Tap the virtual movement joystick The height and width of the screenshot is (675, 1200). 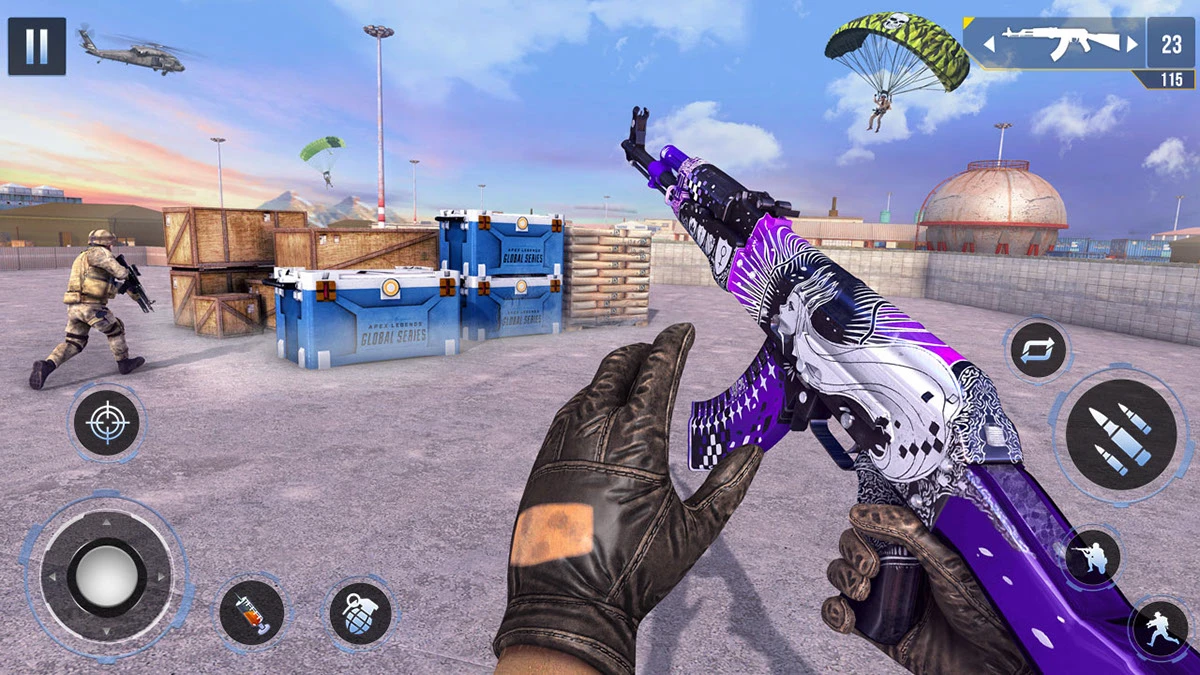point(106,577)
